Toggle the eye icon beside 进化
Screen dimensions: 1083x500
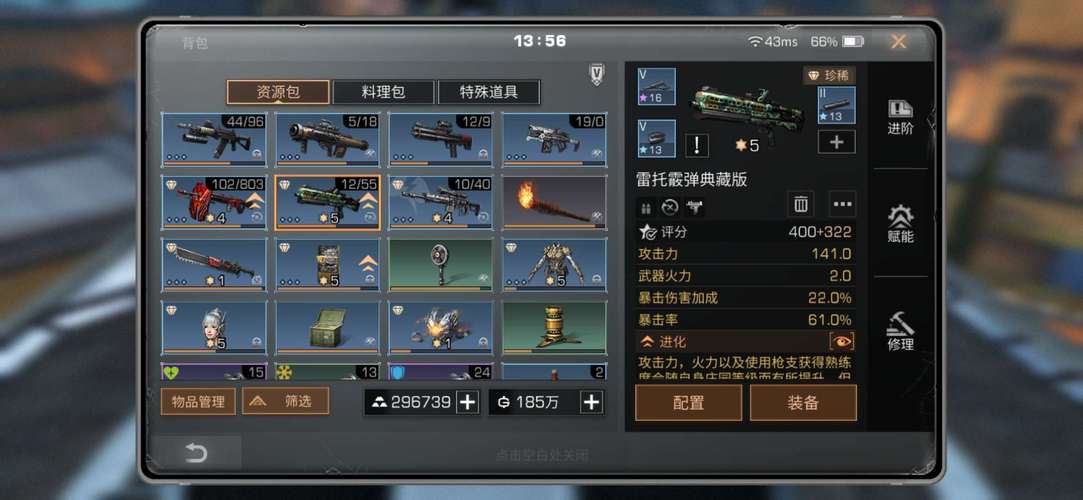click(x=841, y=342)
